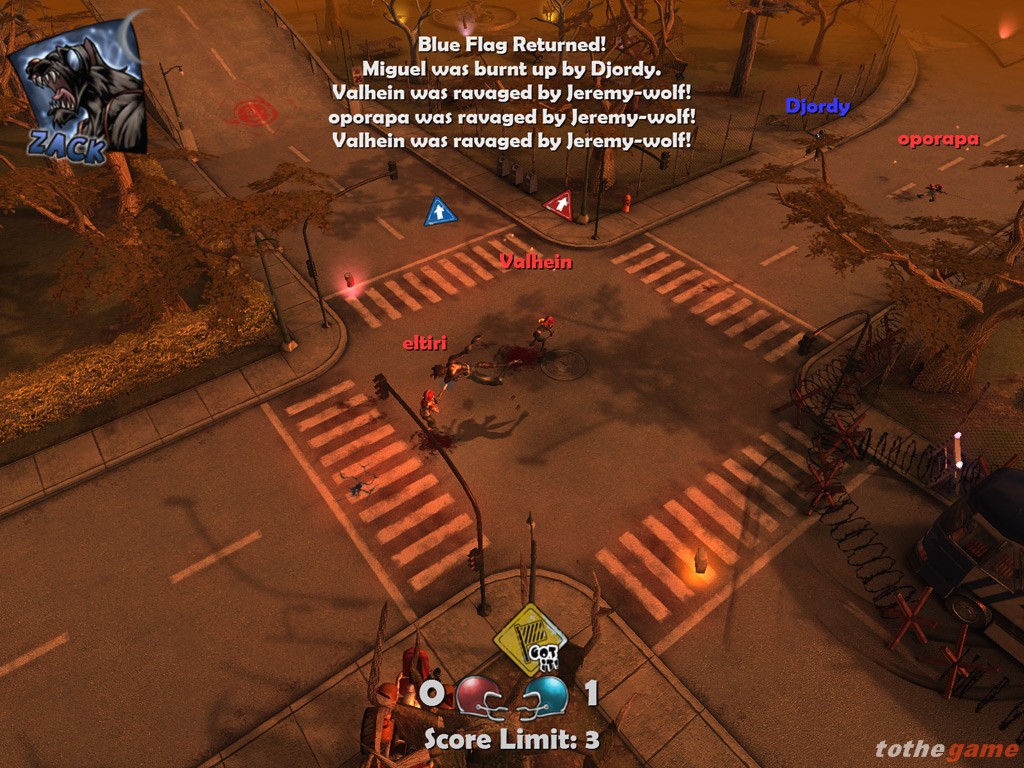Click the blue team helmet icon
1024x768 pixels.
[547, 695]
